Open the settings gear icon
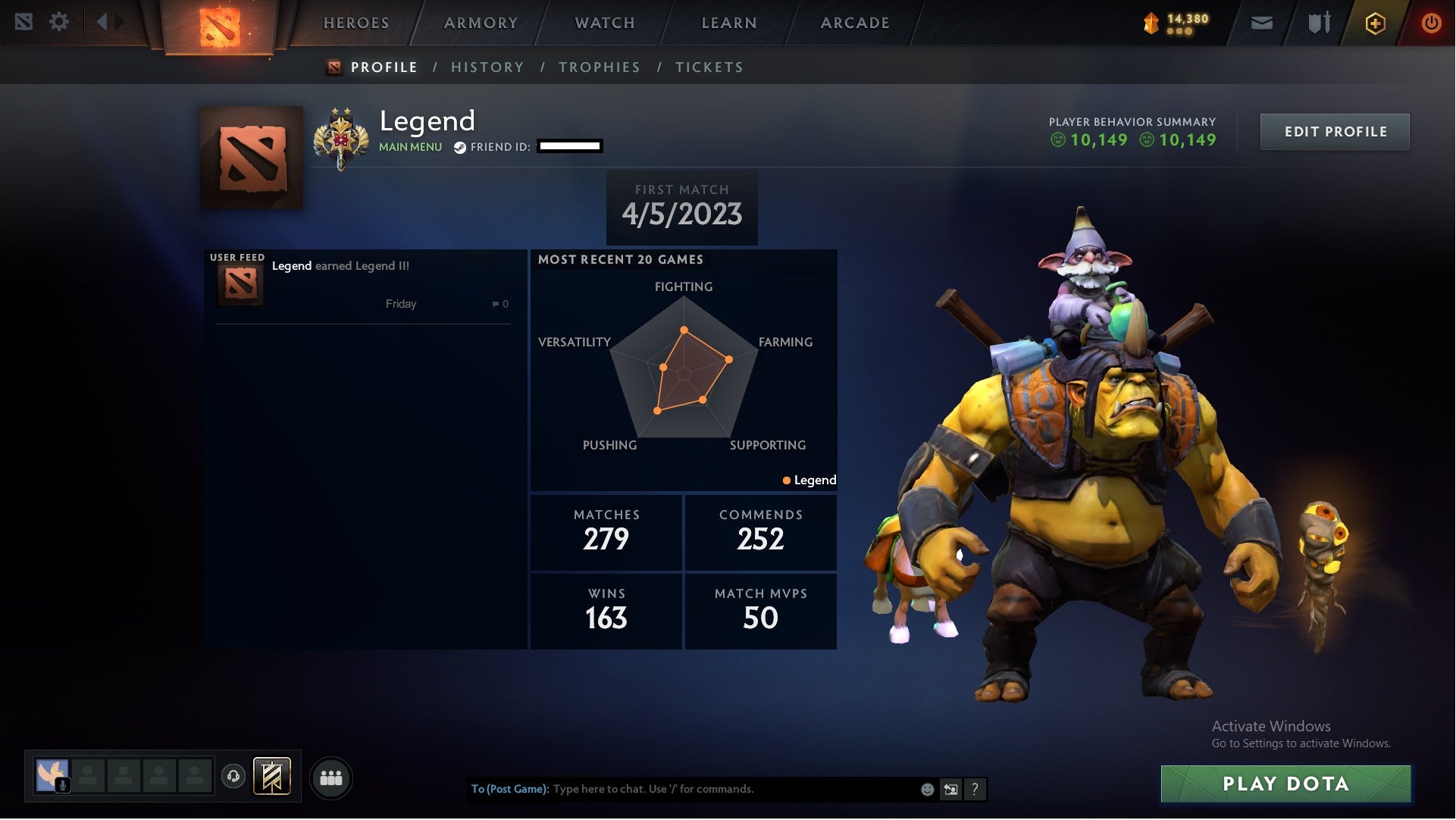 coord(60,22)
